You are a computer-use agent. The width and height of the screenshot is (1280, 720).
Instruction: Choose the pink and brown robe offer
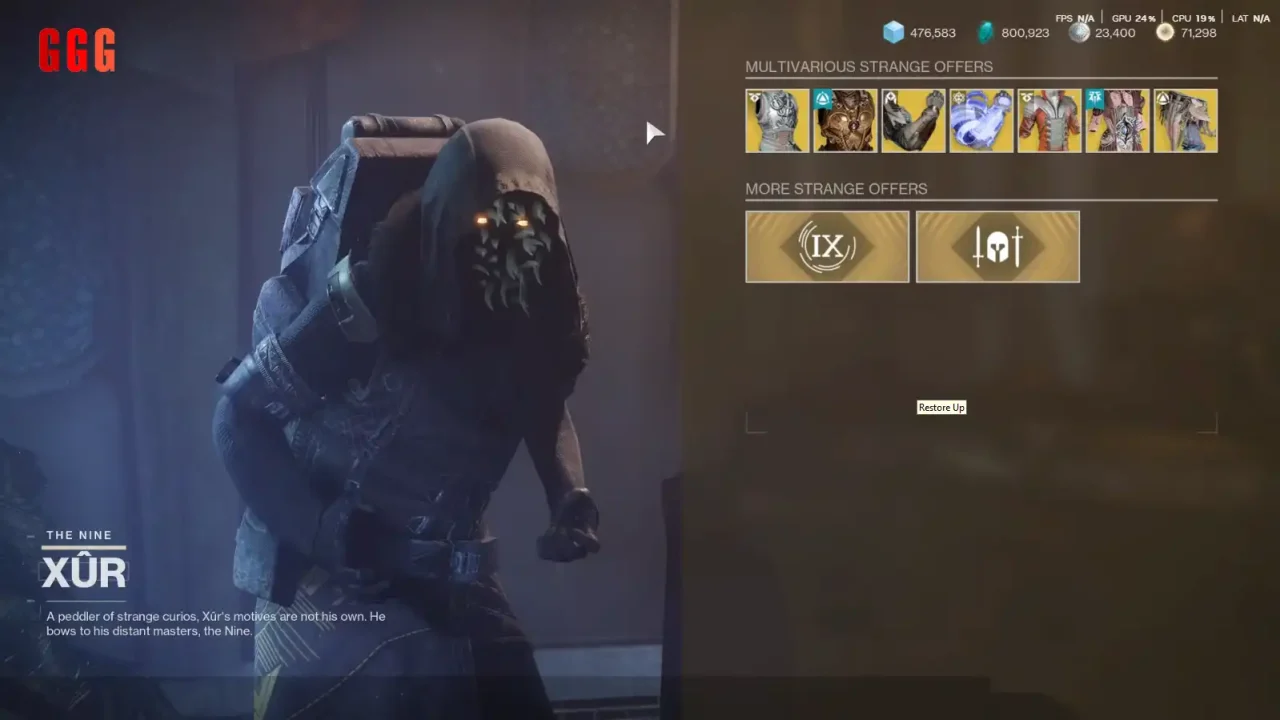click(x=1117, y=121)
